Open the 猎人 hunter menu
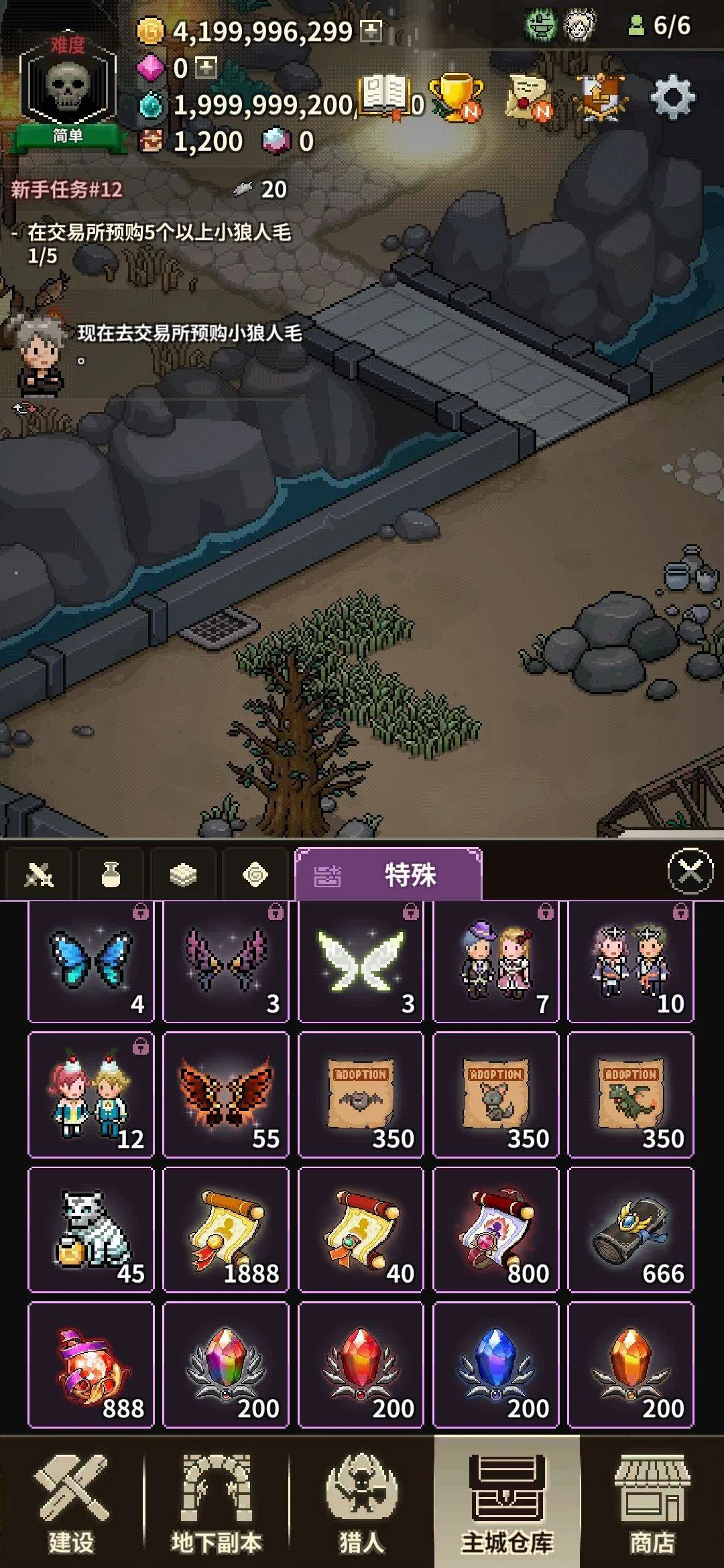Screen dimensions: 724x1568 [x=361, y=1502]
